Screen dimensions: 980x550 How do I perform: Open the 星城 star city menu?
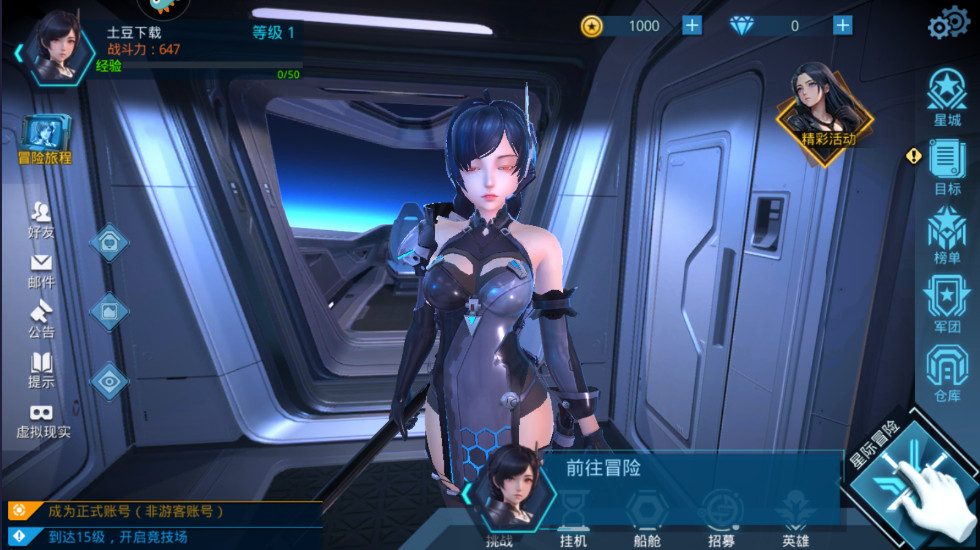pos(946,97)
